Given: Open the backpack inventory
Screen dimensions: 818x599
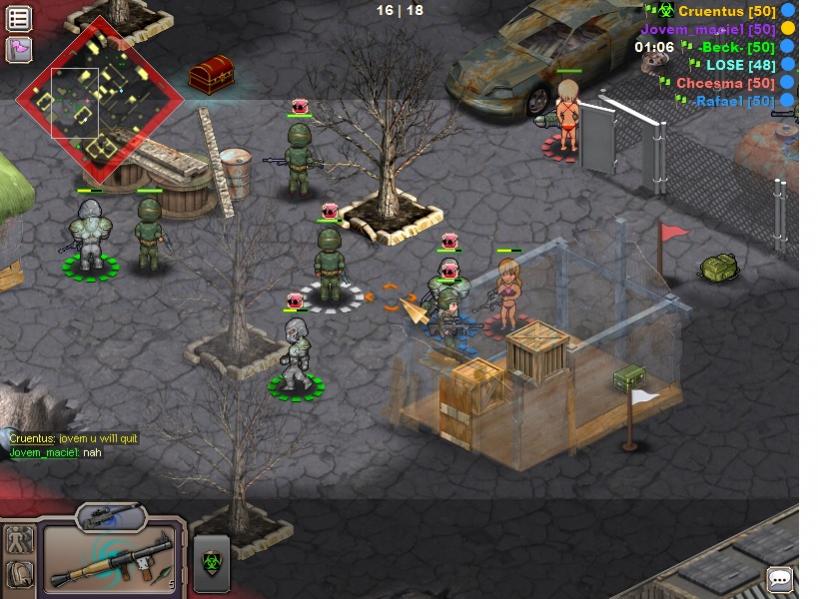Looking at the screenshot, I should [x=19, y=574].
